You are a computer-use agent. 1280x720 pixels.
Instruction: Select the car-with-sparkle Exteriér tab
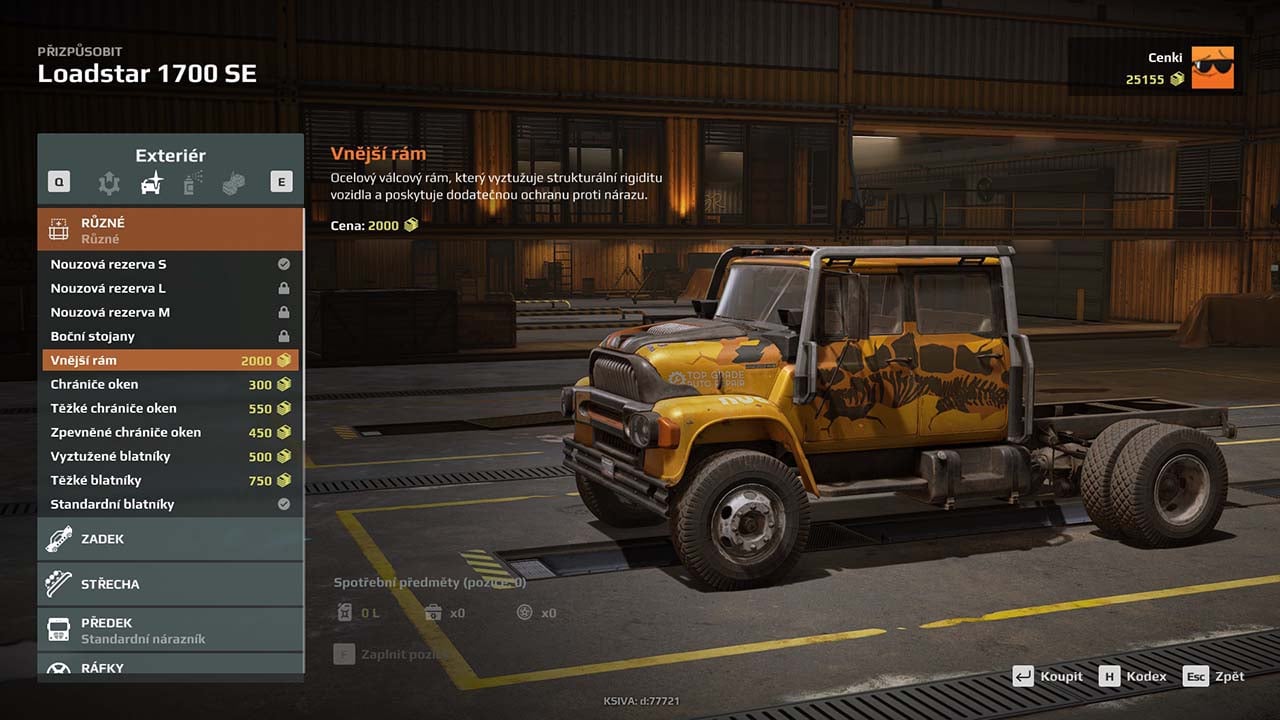151,183
